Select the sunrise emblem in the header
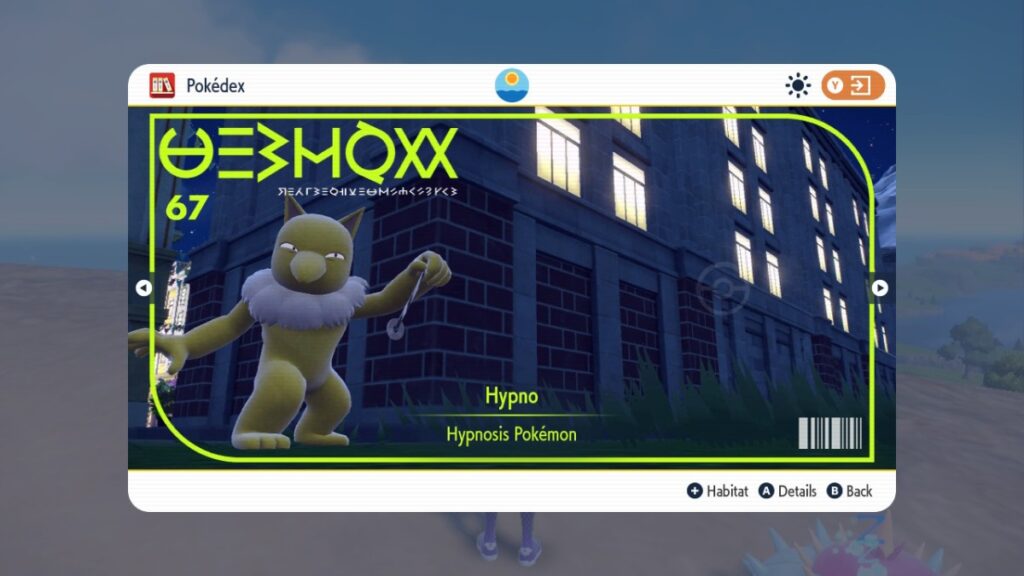1024x576 pixels. pos(512,85)
